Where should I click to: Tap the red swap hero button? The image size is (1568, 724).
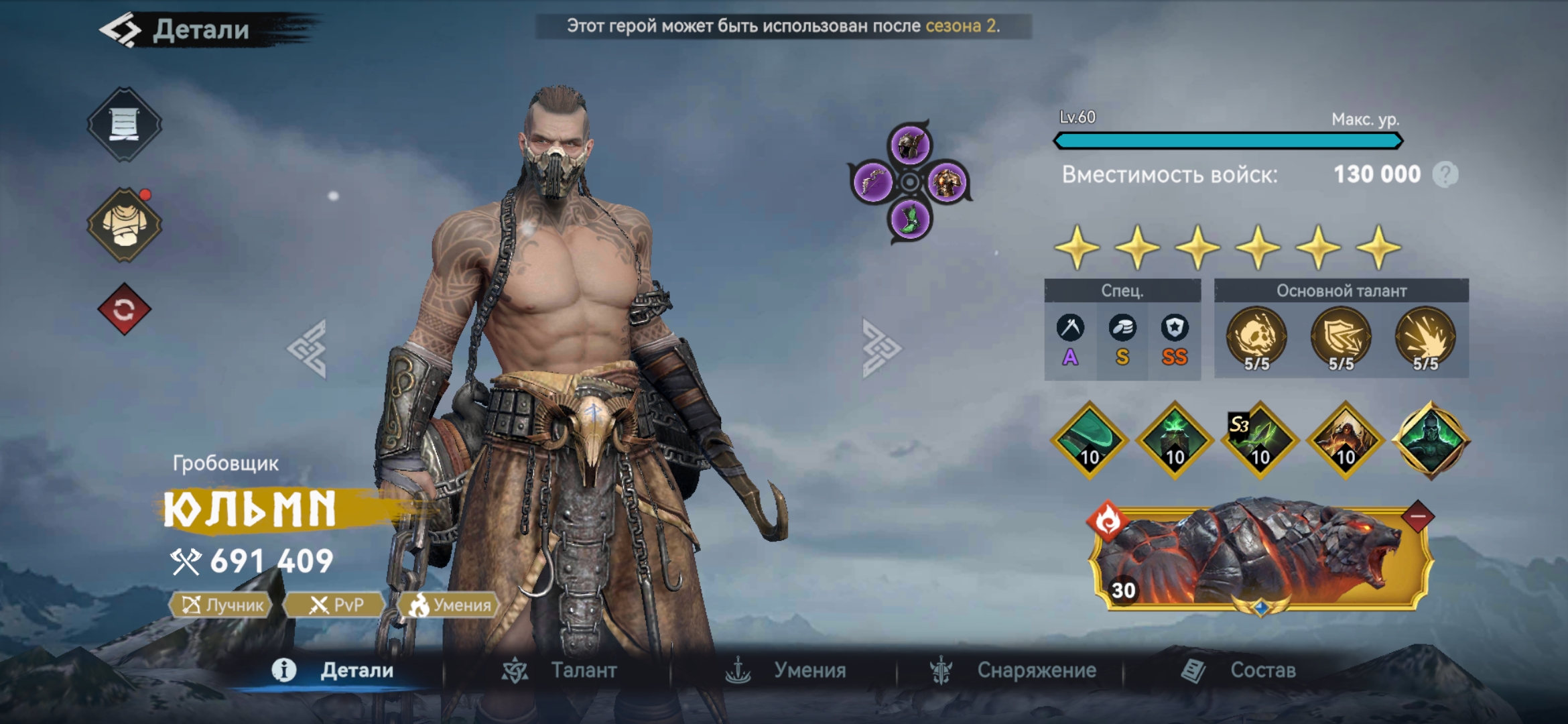124,310
